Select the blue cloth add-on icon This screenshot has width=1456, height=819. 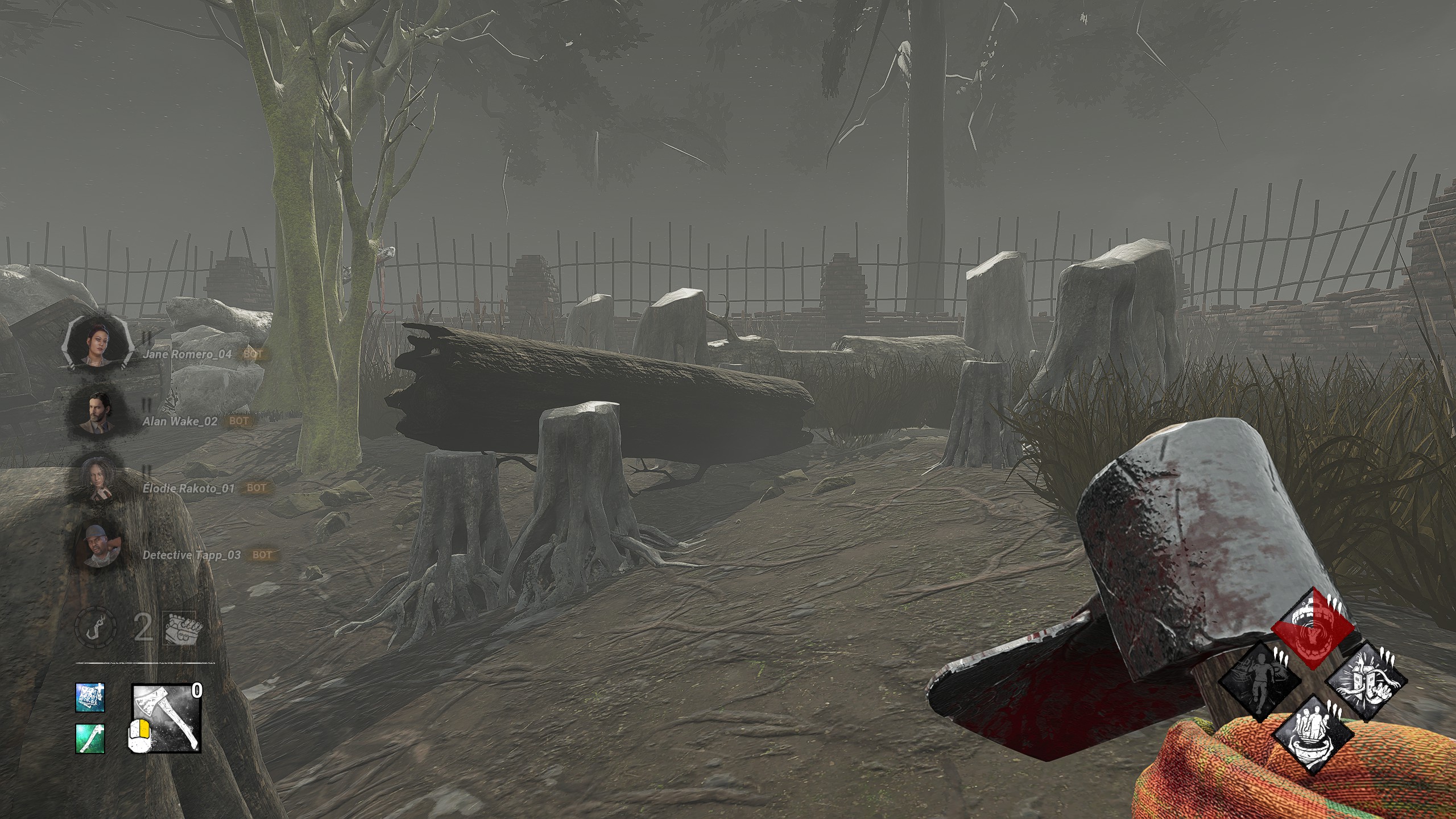[90, 697]
